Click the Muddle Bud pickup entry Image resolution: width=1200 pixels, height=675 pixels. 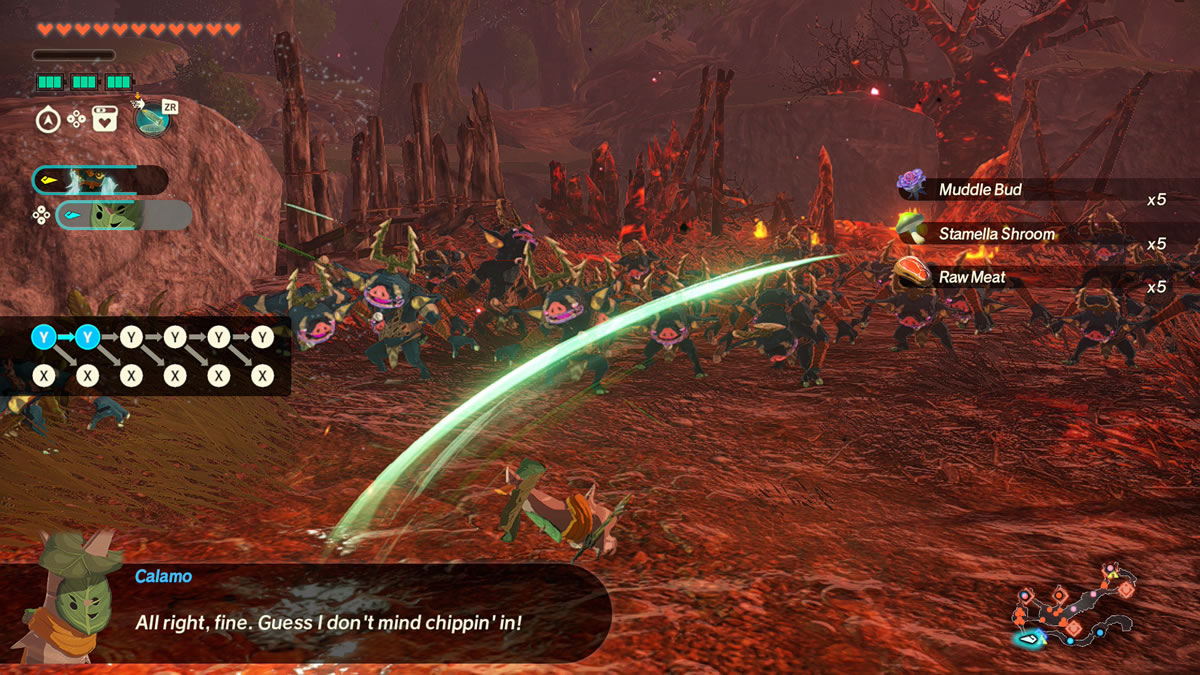(1030, 189)
